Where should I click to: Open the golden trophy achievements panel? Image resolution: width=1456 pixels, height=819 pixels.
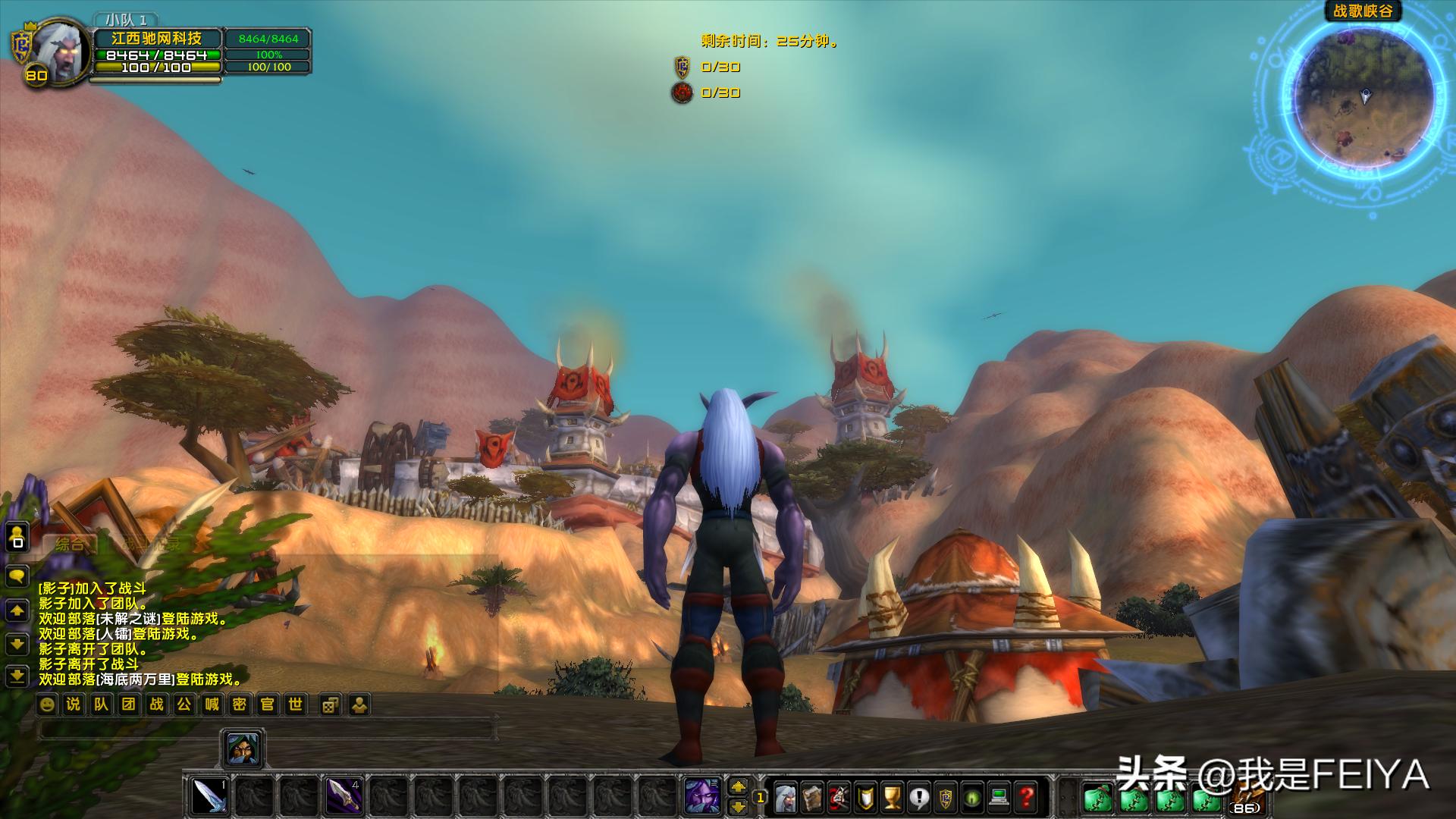pos(893,797)
